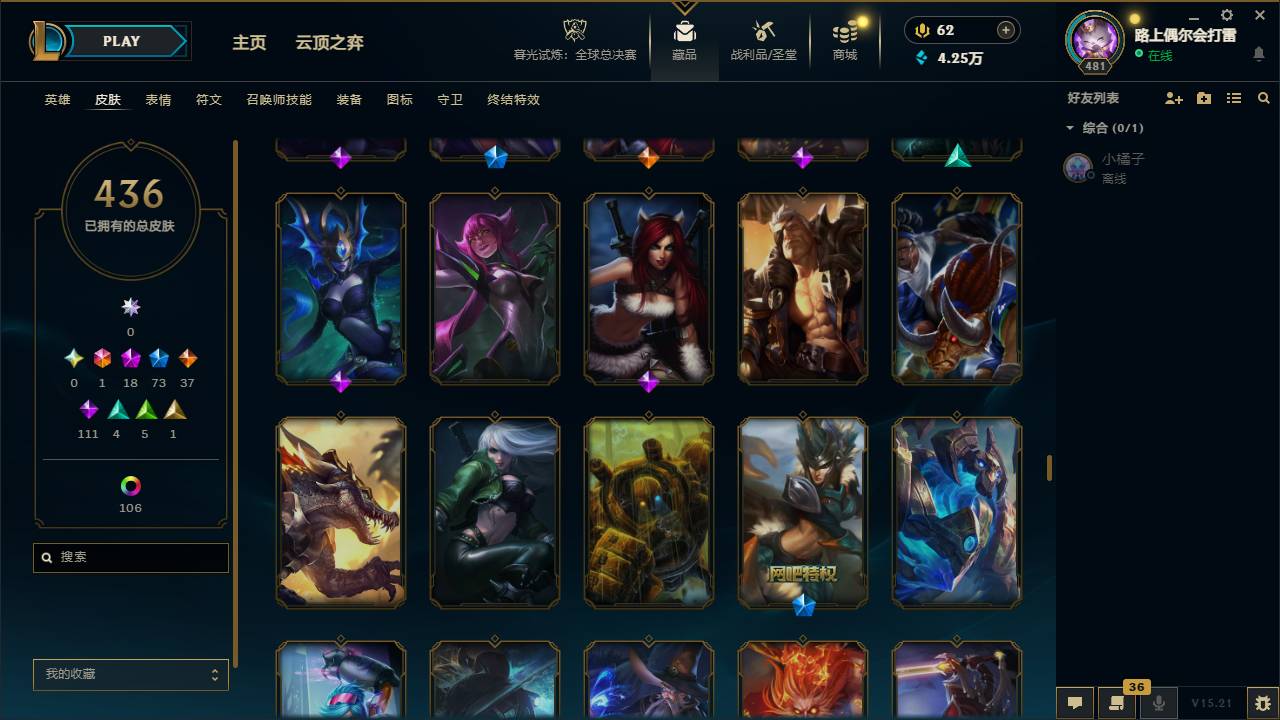This screenshot has height=720, width=1280.
Task: Open the friend list view options icon
Action: click(x=1233, y=98)
